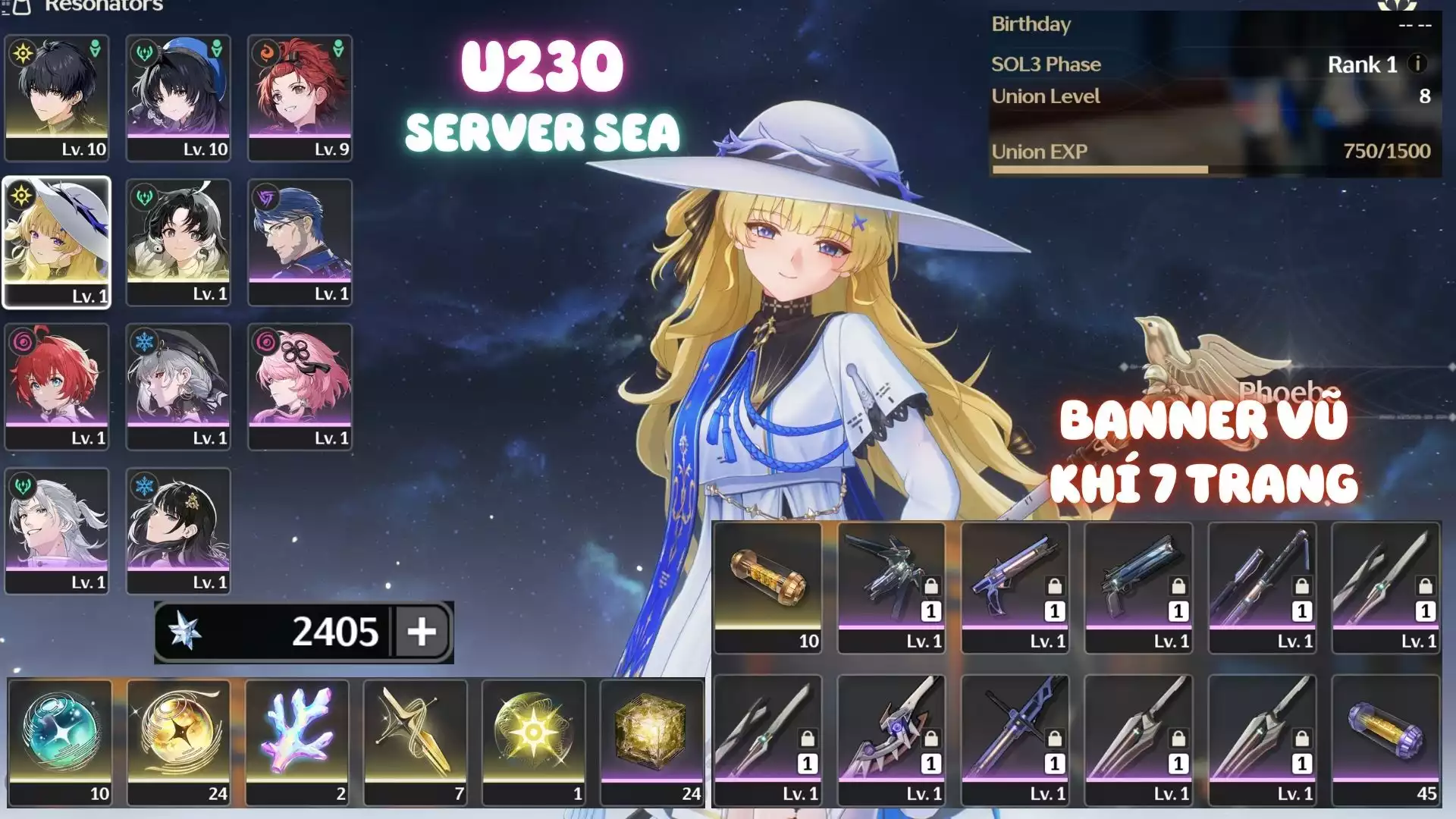Pick the dark blue revolver weapon slot
Image resolution: width=1456 pixels, height=819 pixels.
[x=1138, y=587]
